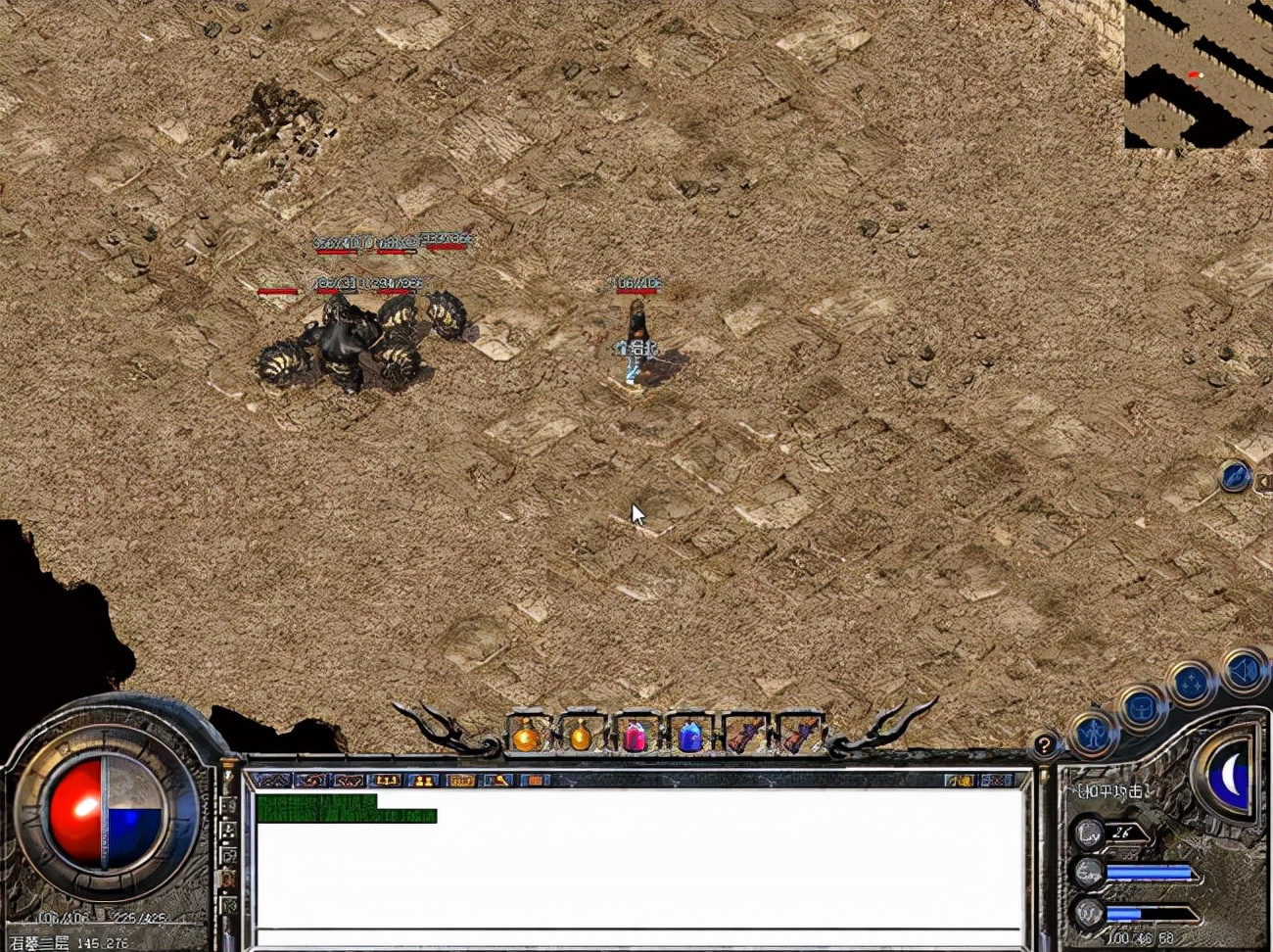Click the question mark help button
This screenshot has width=1273, height=952.
point(1045,745)
